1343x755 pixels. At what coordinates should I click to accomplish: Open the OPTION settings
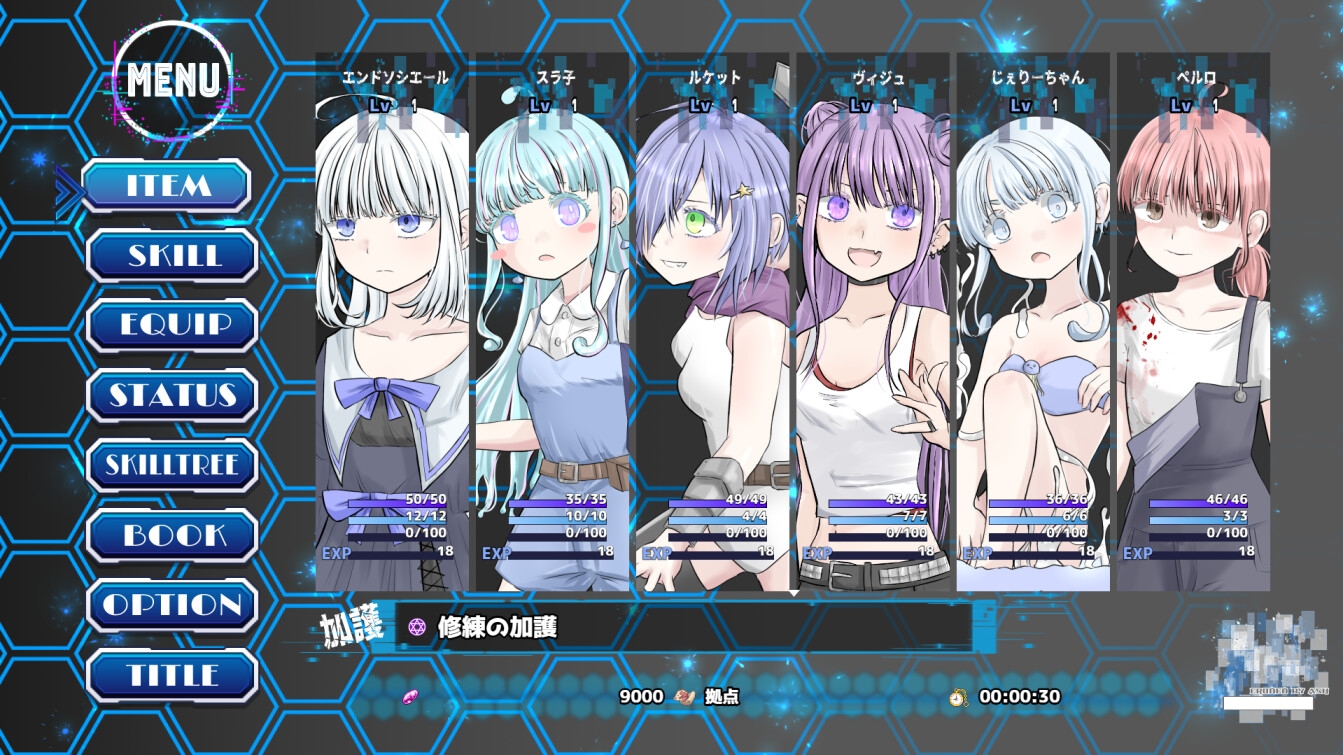(x=173, y=605)
